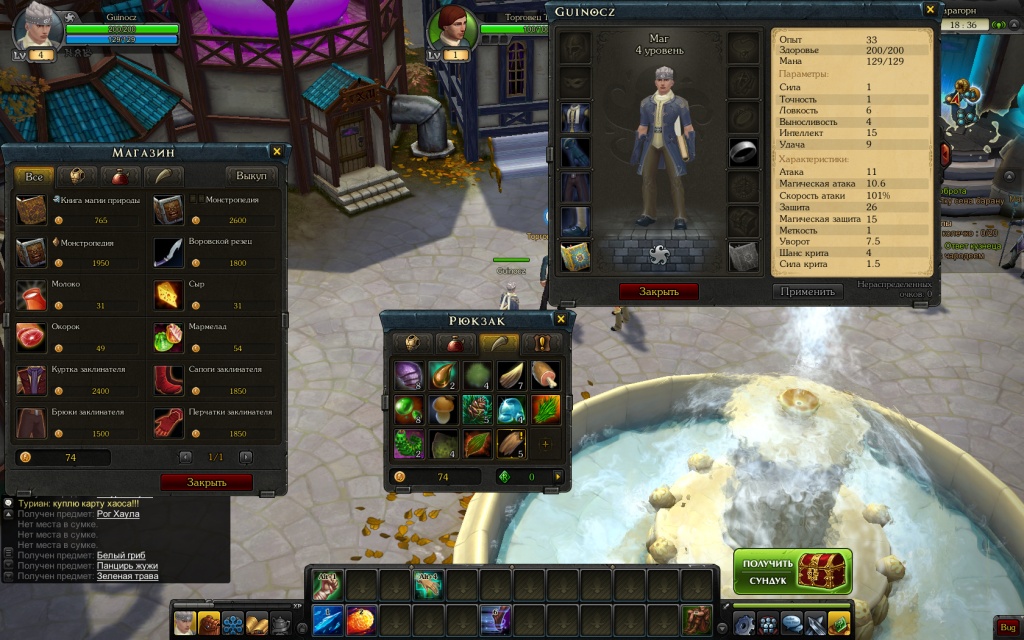Buy the Молоко item in shop
Viewport: 1024px width, 640px height.
[32, 294]
